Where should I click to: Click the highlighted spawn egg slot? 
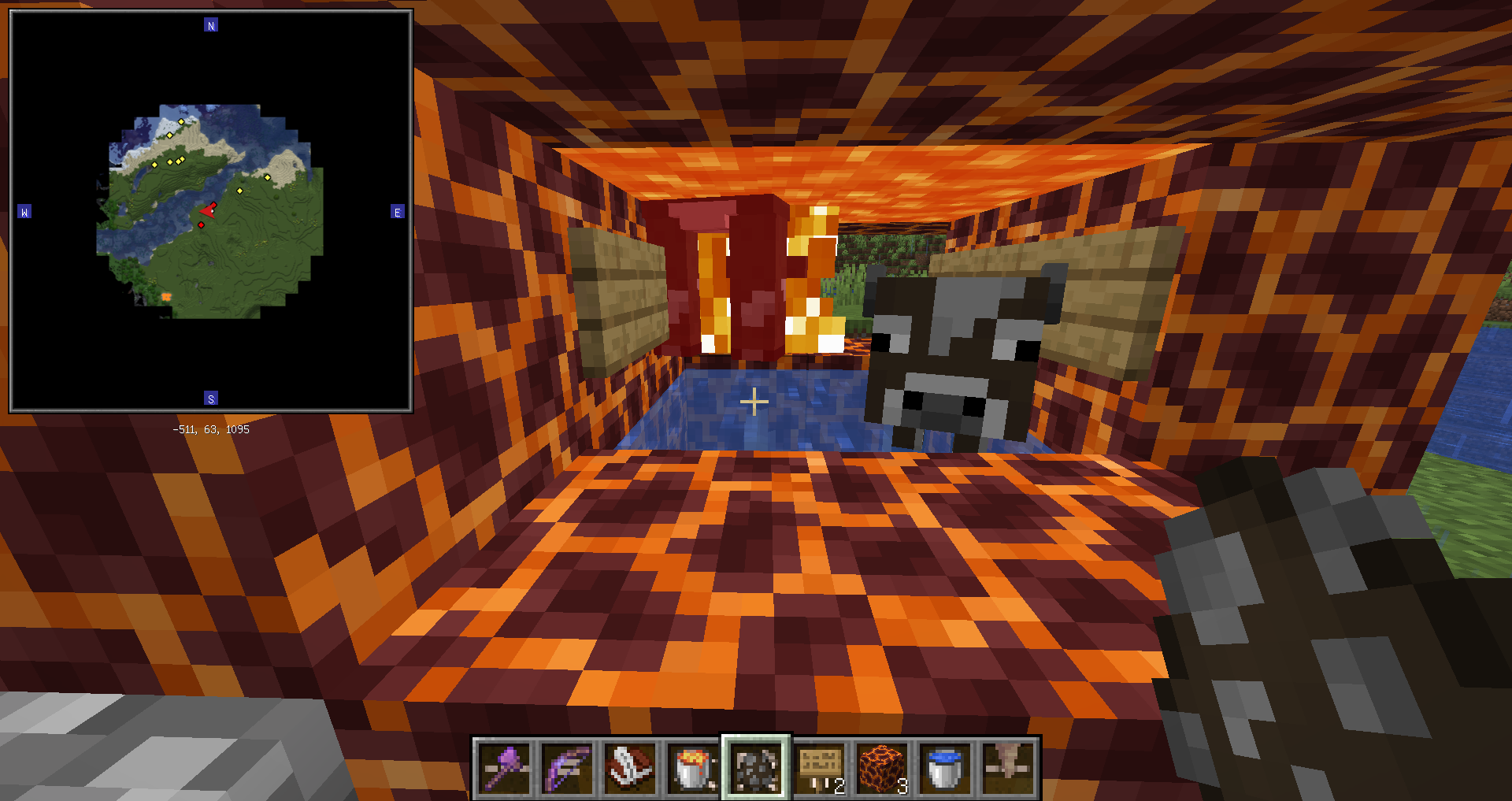[756, 768]
